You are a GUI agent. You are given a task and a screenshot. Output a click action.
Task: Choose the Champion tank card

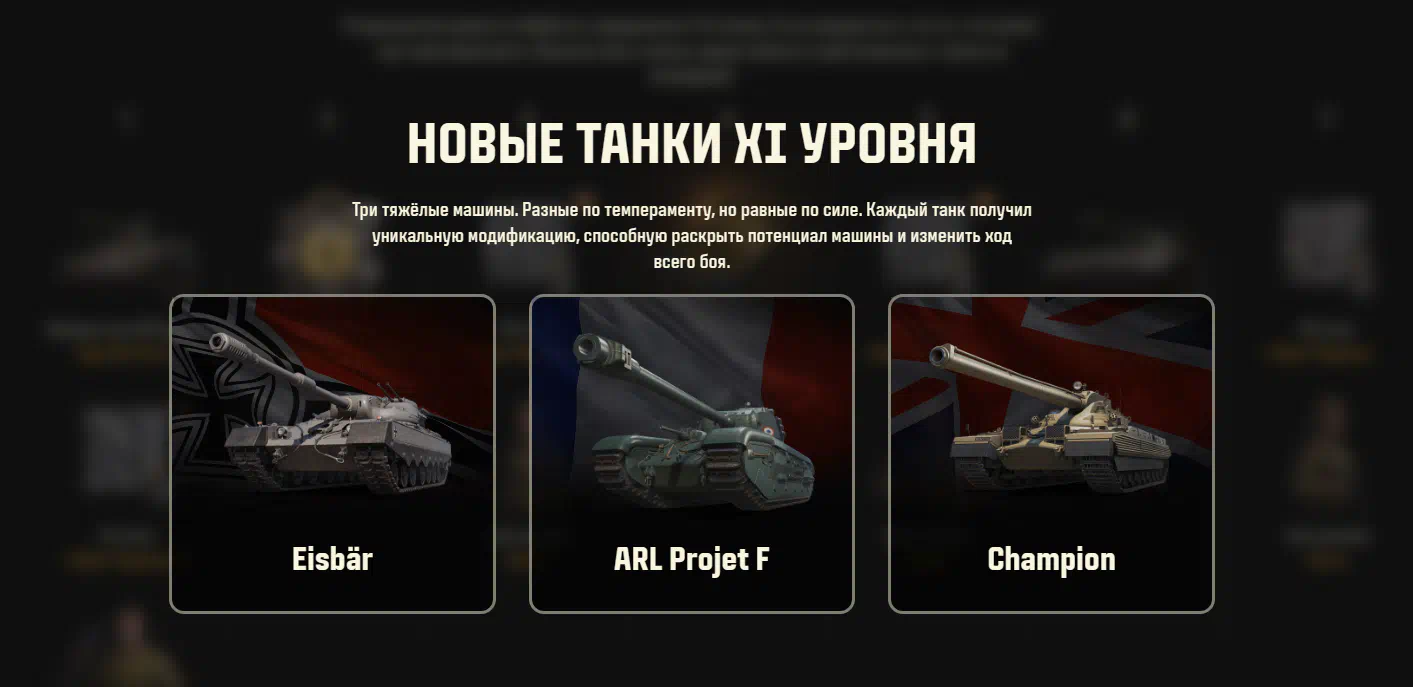1051,453
